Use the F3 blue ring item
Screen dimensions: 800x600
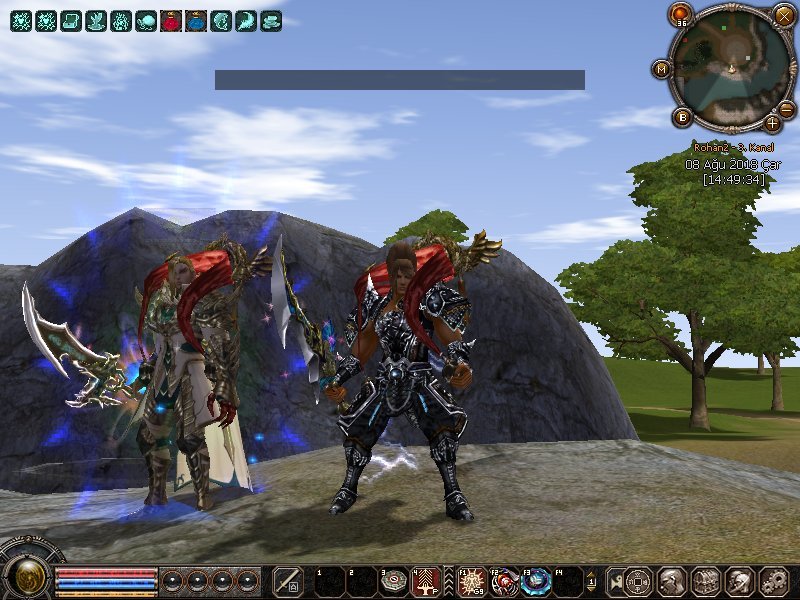tap(538, 581)
